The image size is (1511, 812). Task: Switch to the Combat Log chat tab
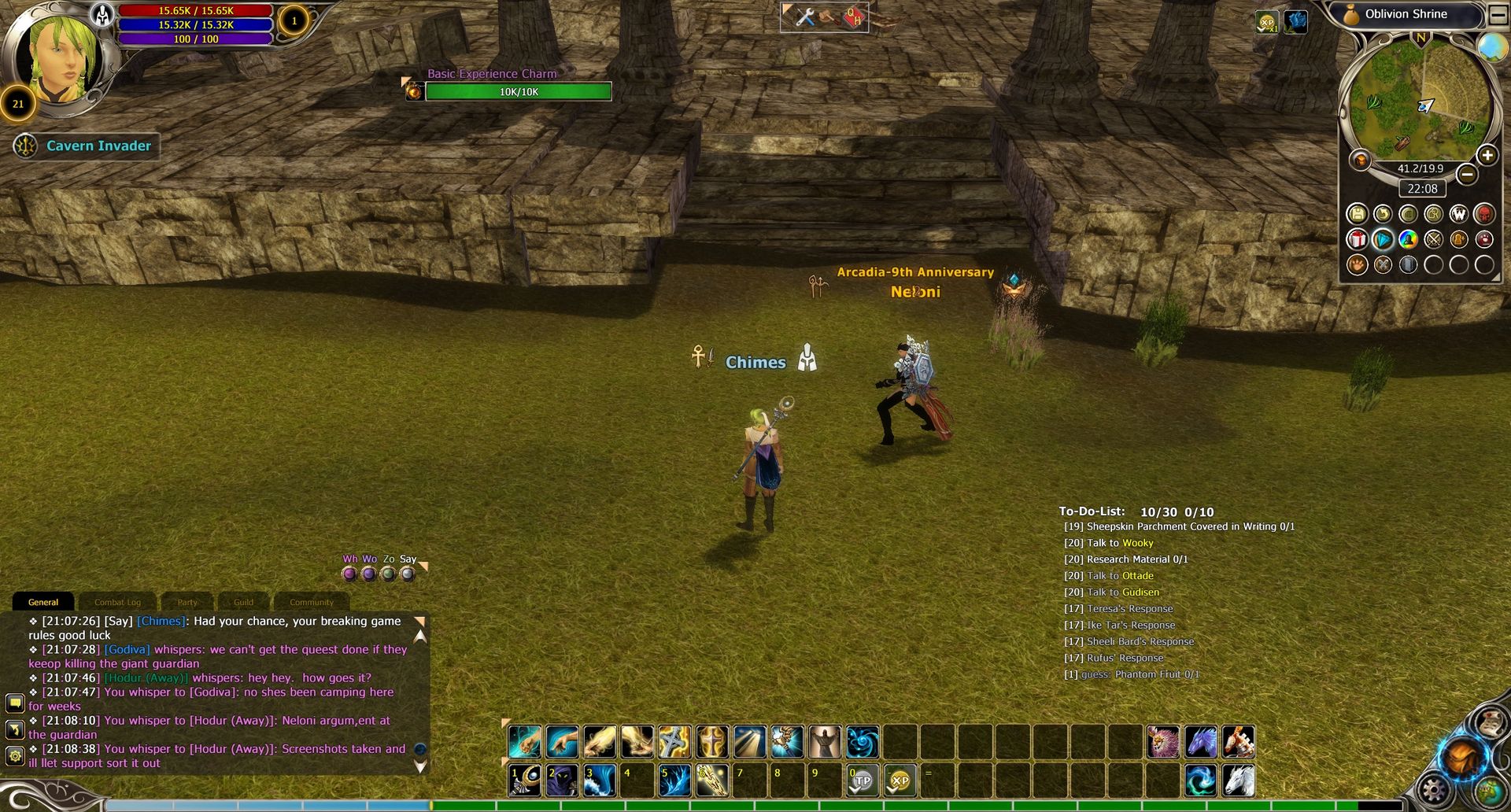coord(117,603)
